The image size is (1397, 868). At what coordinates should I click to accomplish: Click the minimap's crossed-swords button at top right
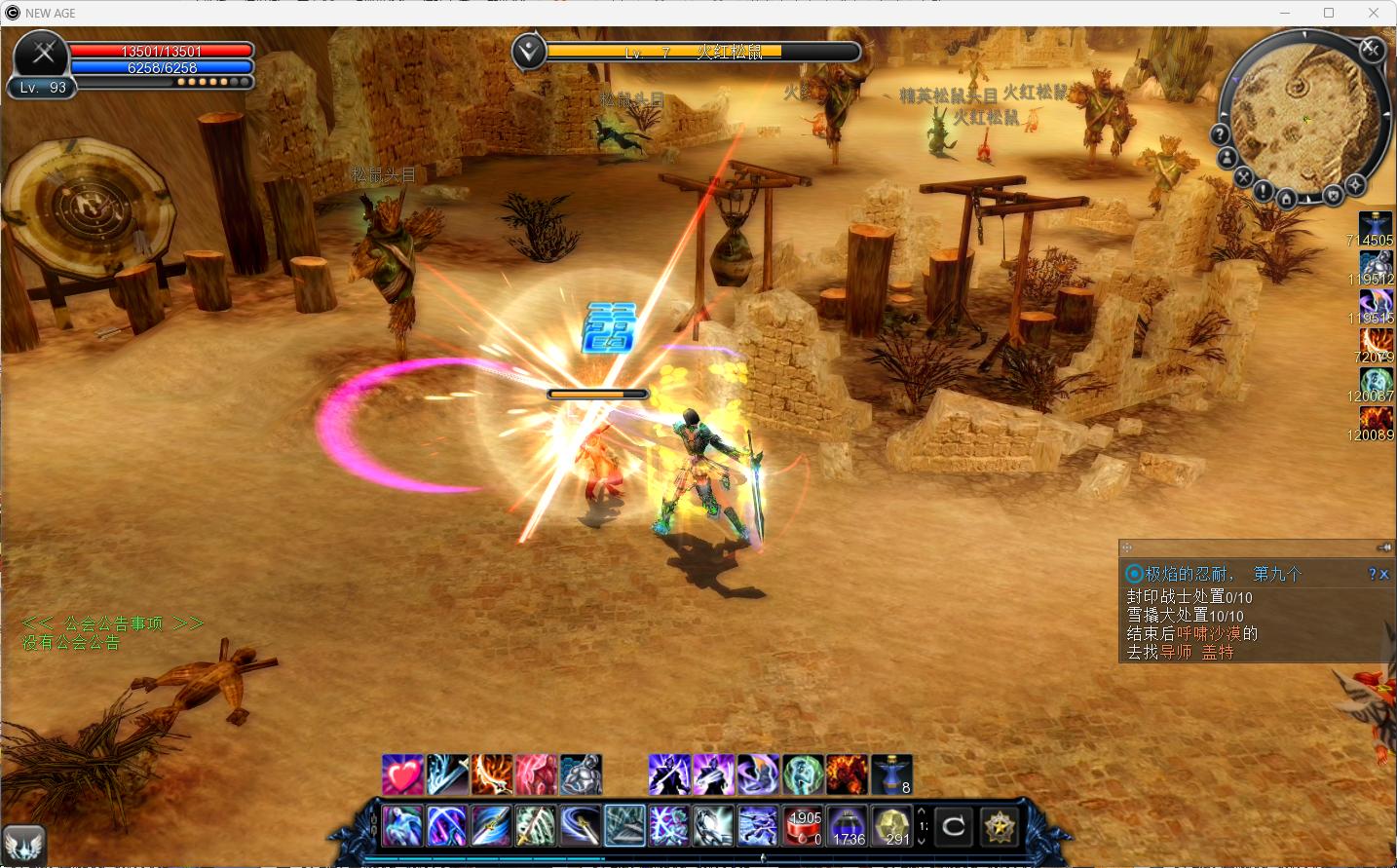pyautogui.click(x=1371, y=49)
